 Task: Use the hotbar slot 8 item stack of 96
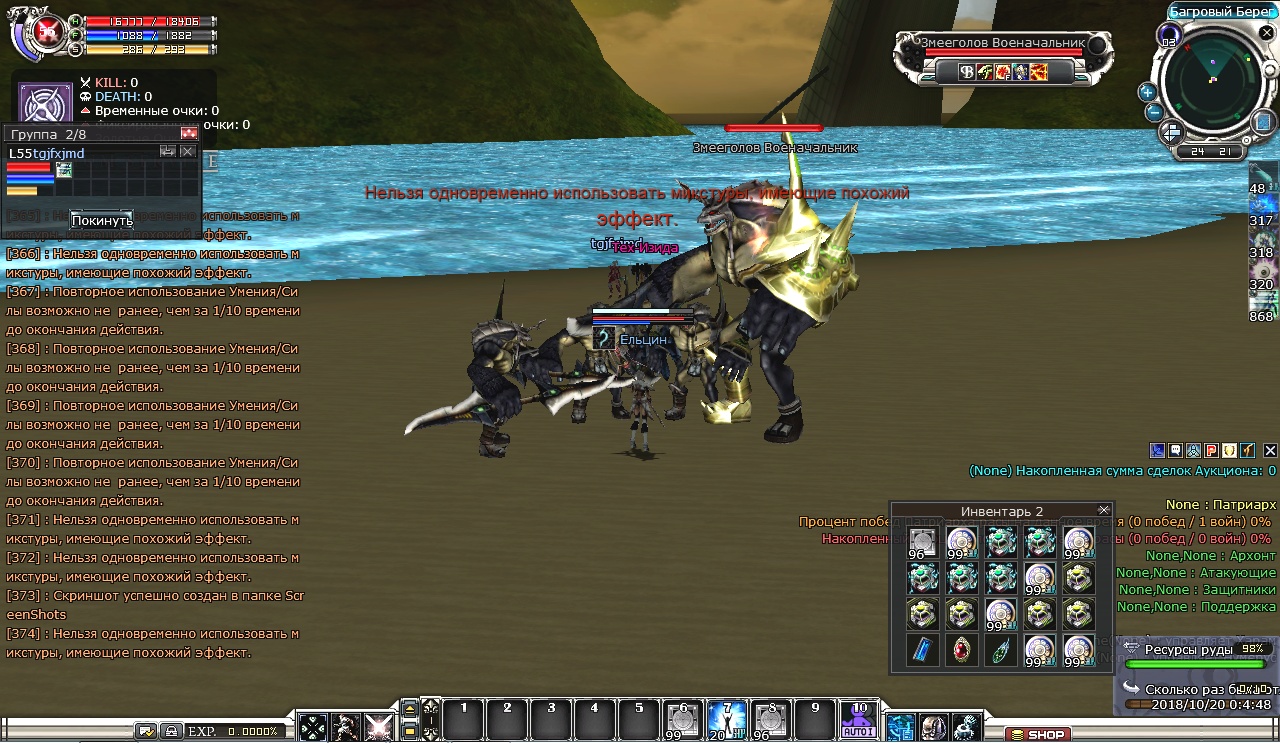[769, 720]
